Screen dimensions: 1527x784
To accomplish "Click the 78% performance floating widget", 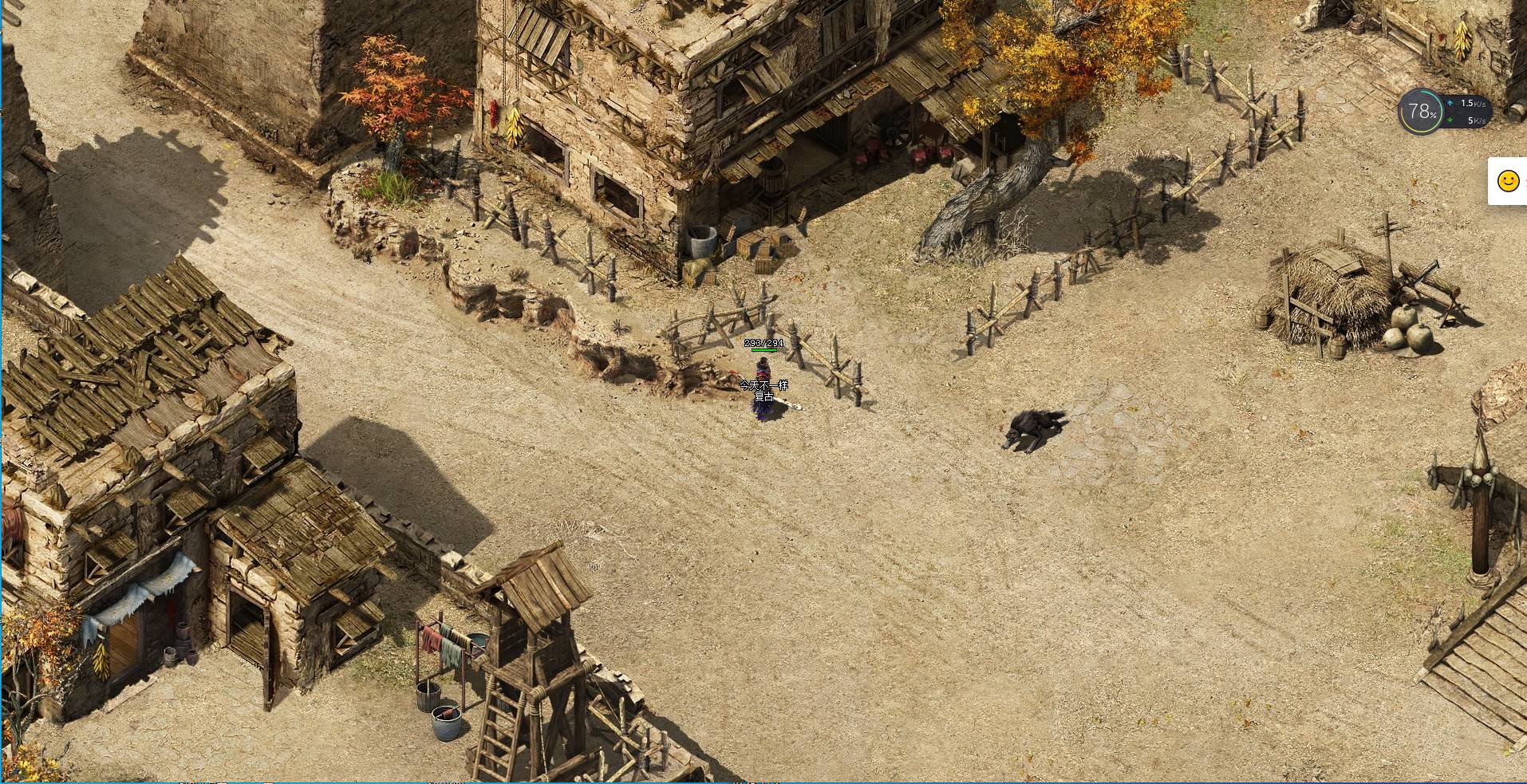I will point(1421,112).
